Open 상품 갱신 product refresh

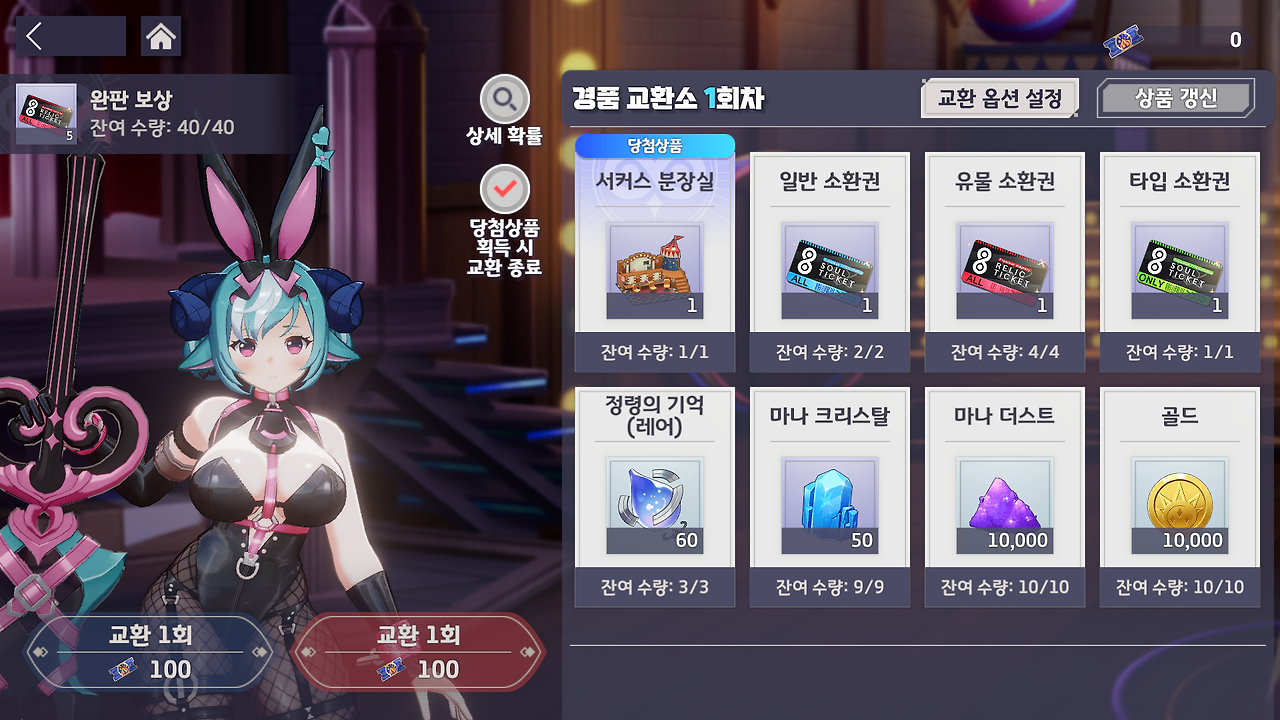(x=1176, y=97)
